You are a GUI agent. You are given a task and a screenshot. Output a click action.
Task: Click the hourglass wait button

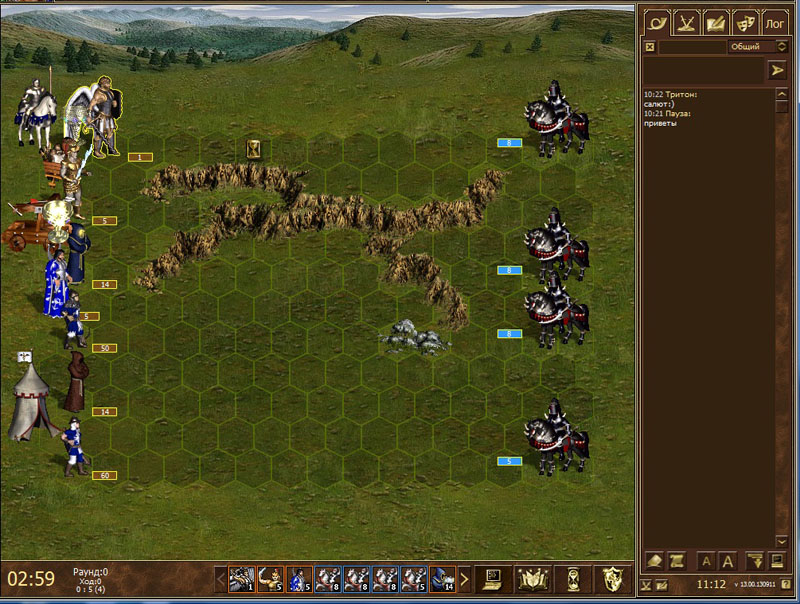click(570, 578)
